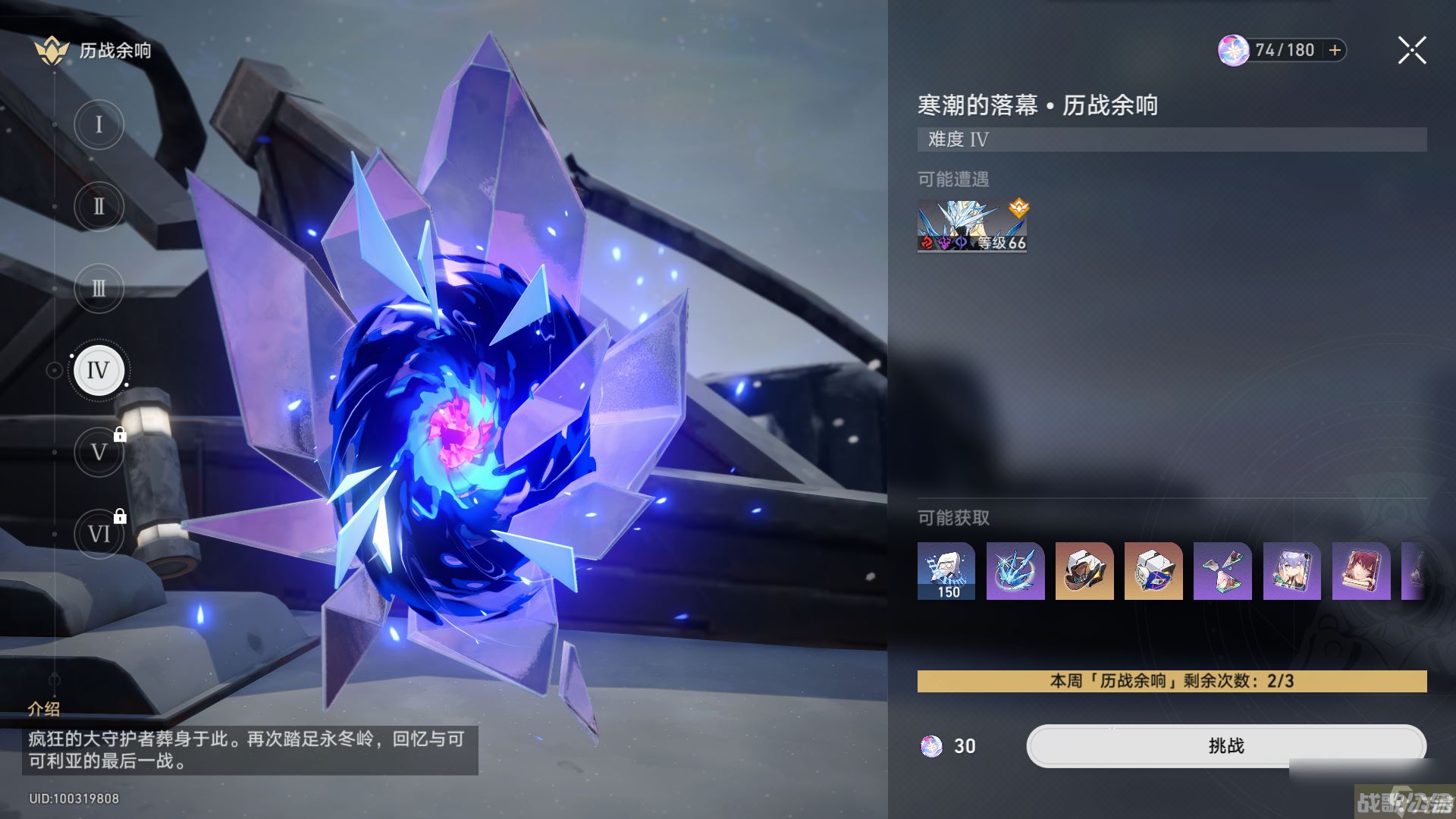Select Difficulty II node

tap(99, 206)
